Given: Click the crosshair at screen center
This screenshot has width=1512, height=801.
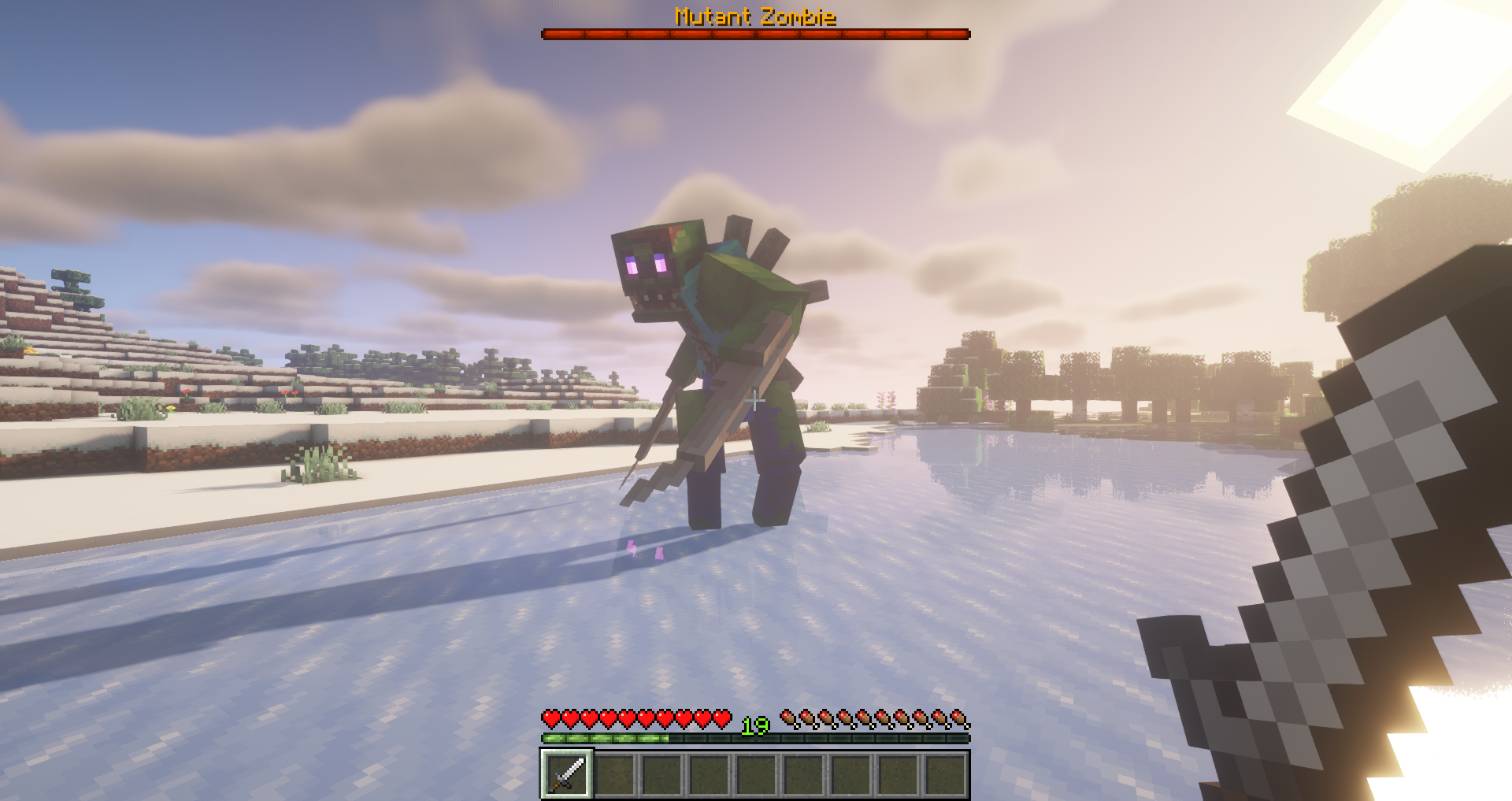Looking at the screenshot, I should click(x=756, y=402).
